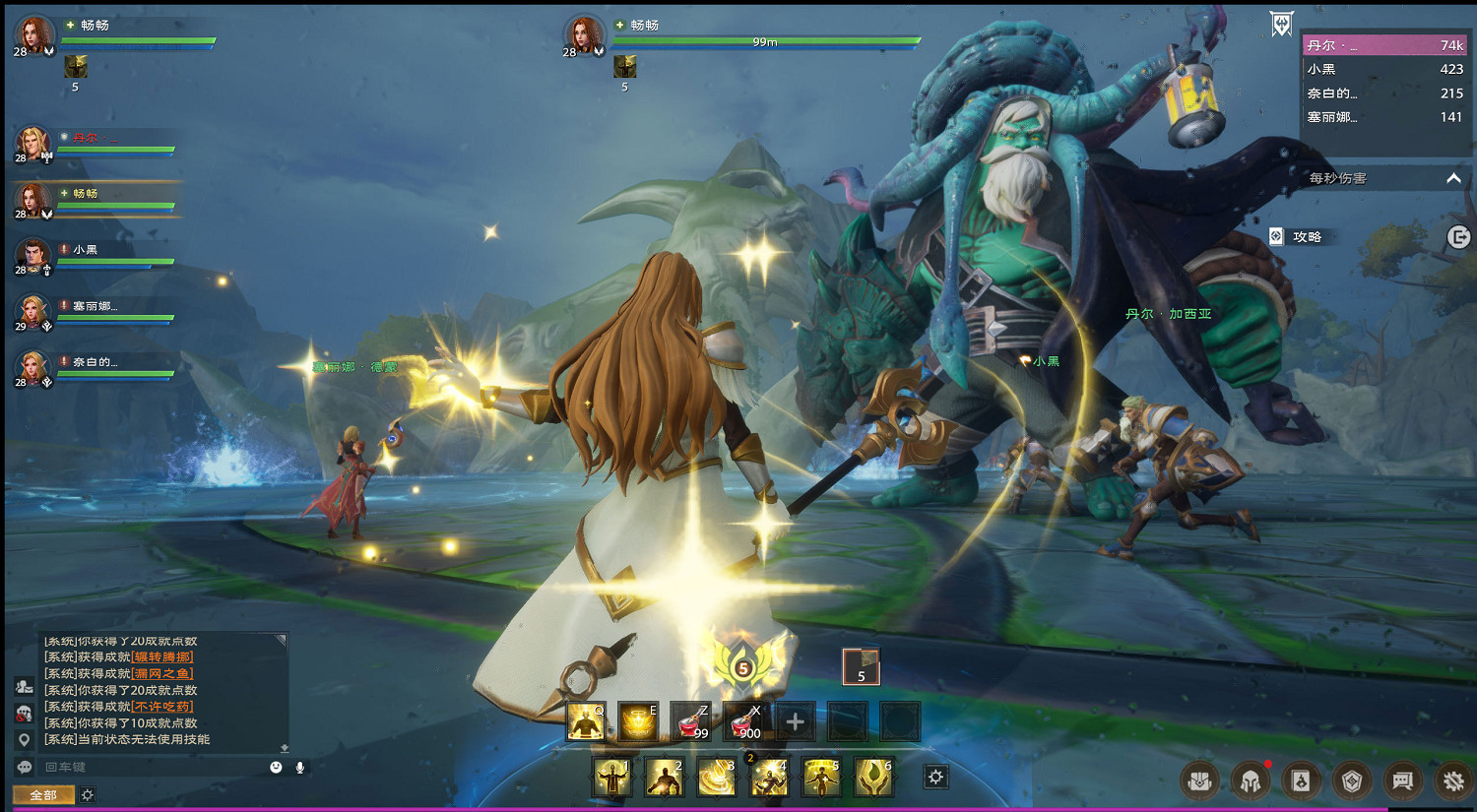Collapse the 每秒伤害 damage meter panel
This screenshot has height=812, width=1477.
(x=1453, y=178)
